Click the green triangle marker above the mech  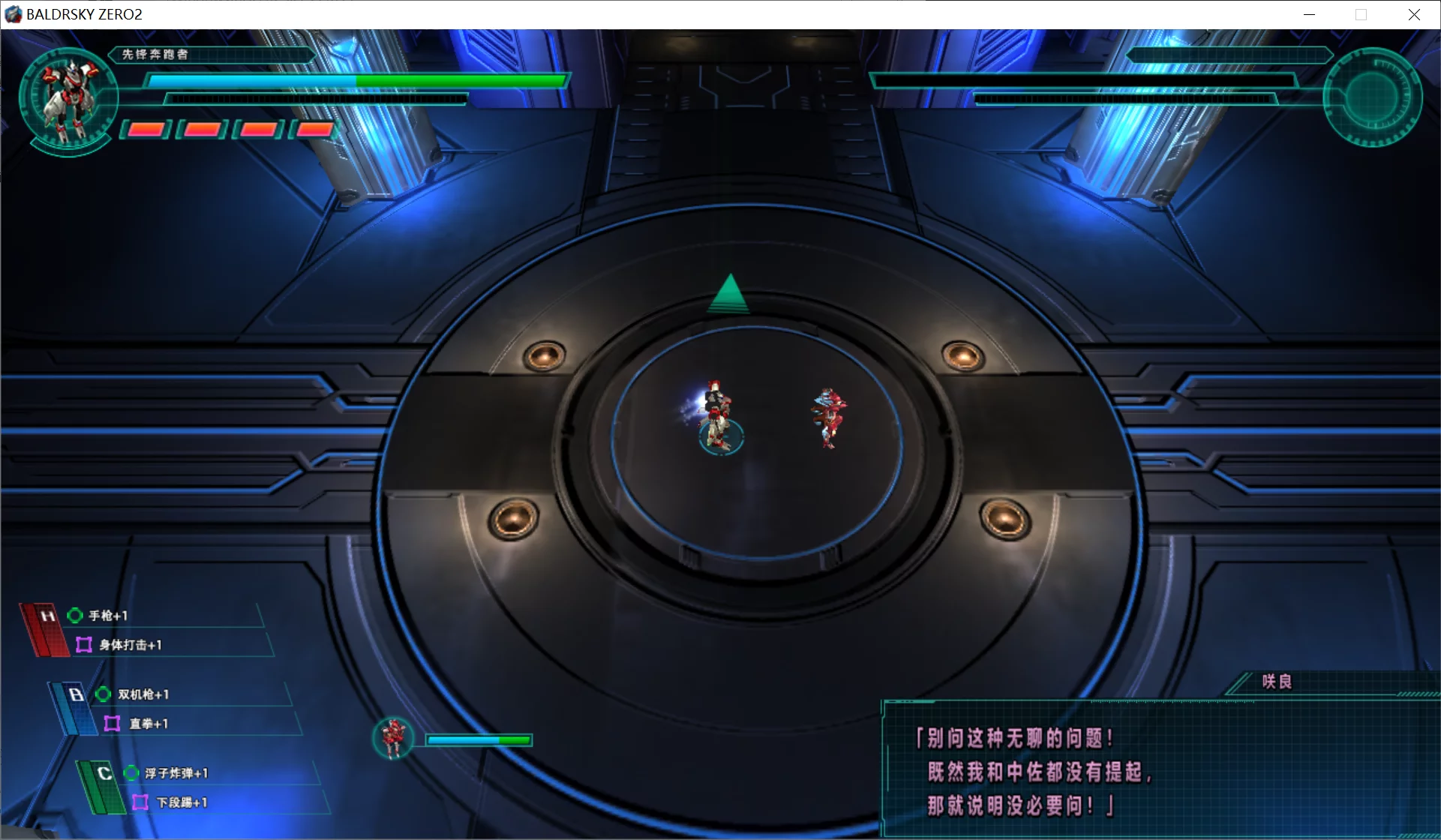coord(728,292)
